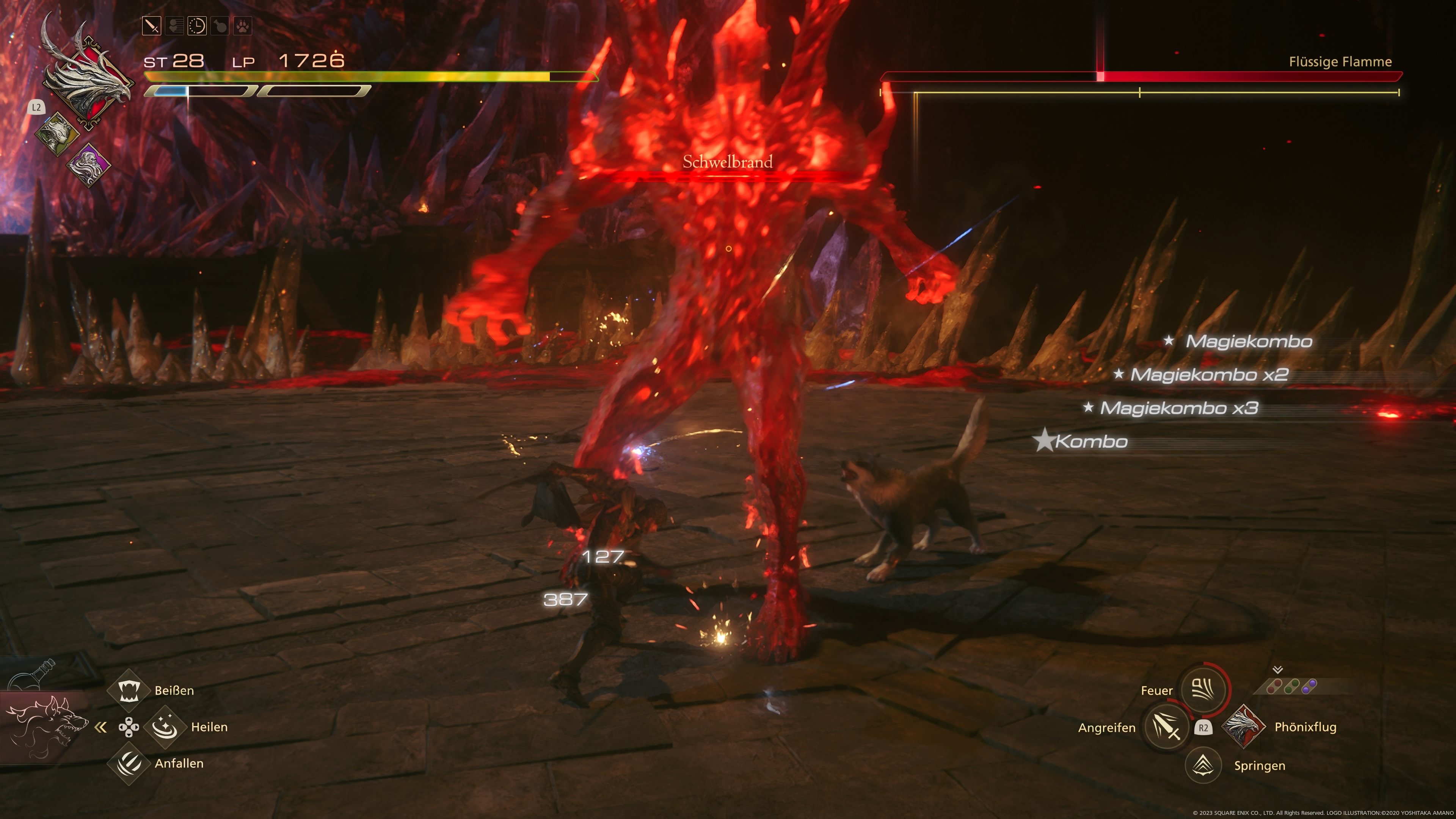Select the paw print status icon
Screen dimensions: 1456x819
tap(243, 25)
